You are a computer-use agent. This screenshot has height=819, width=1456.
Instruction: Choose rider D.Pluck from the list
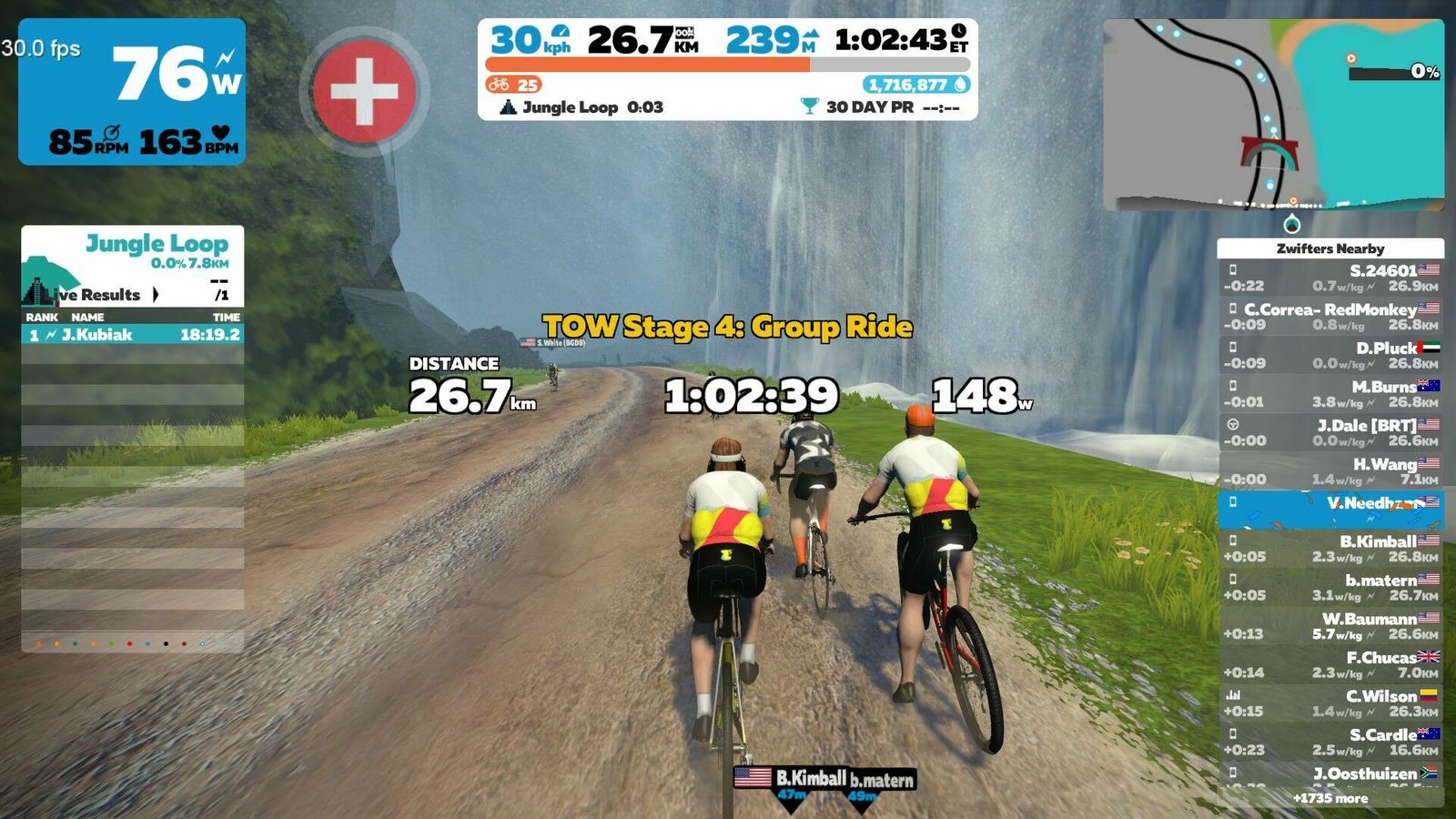(1330, 355)
